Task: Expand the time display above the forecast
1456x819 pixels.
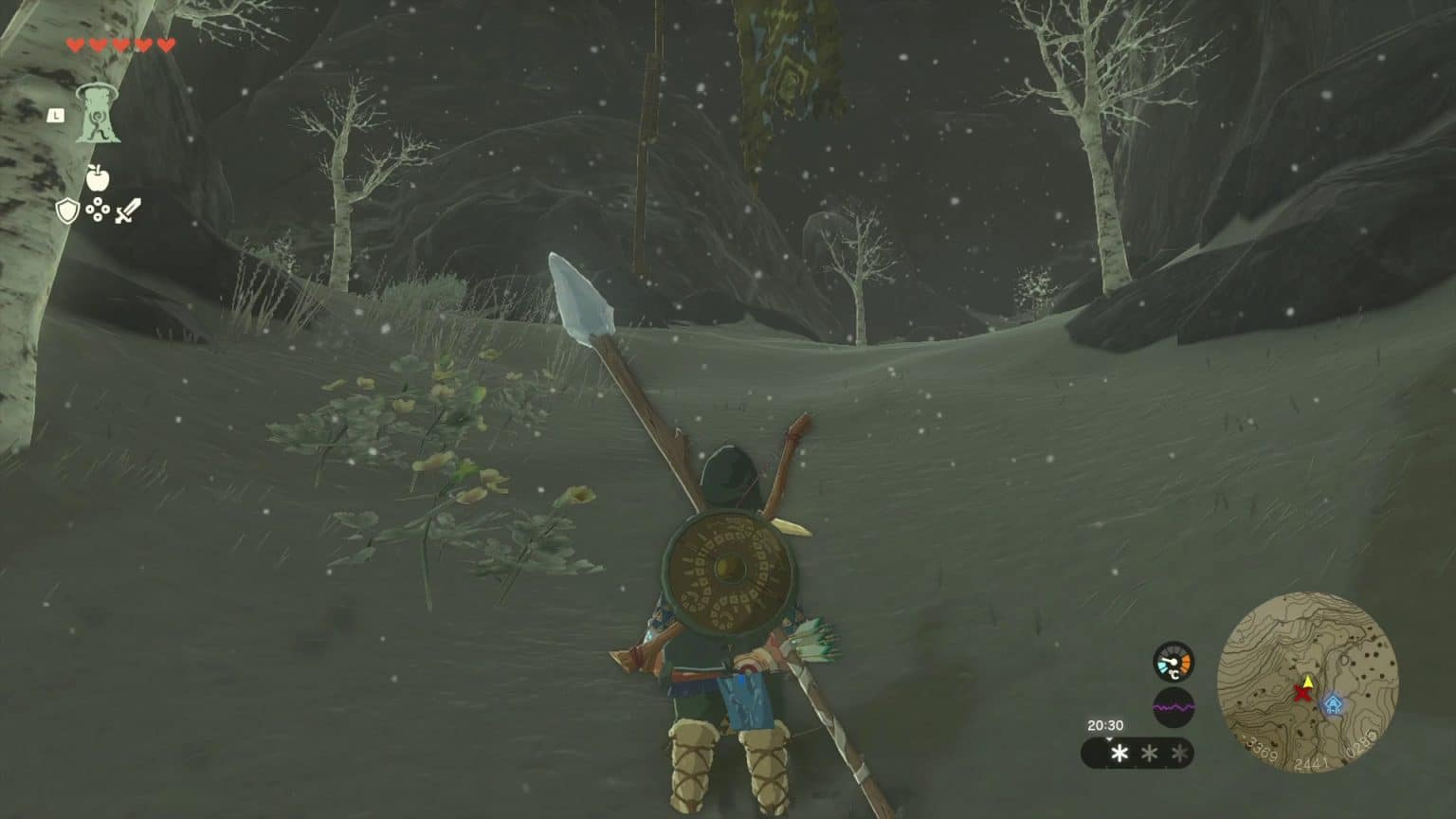Action: click(x=1104, y=725)
